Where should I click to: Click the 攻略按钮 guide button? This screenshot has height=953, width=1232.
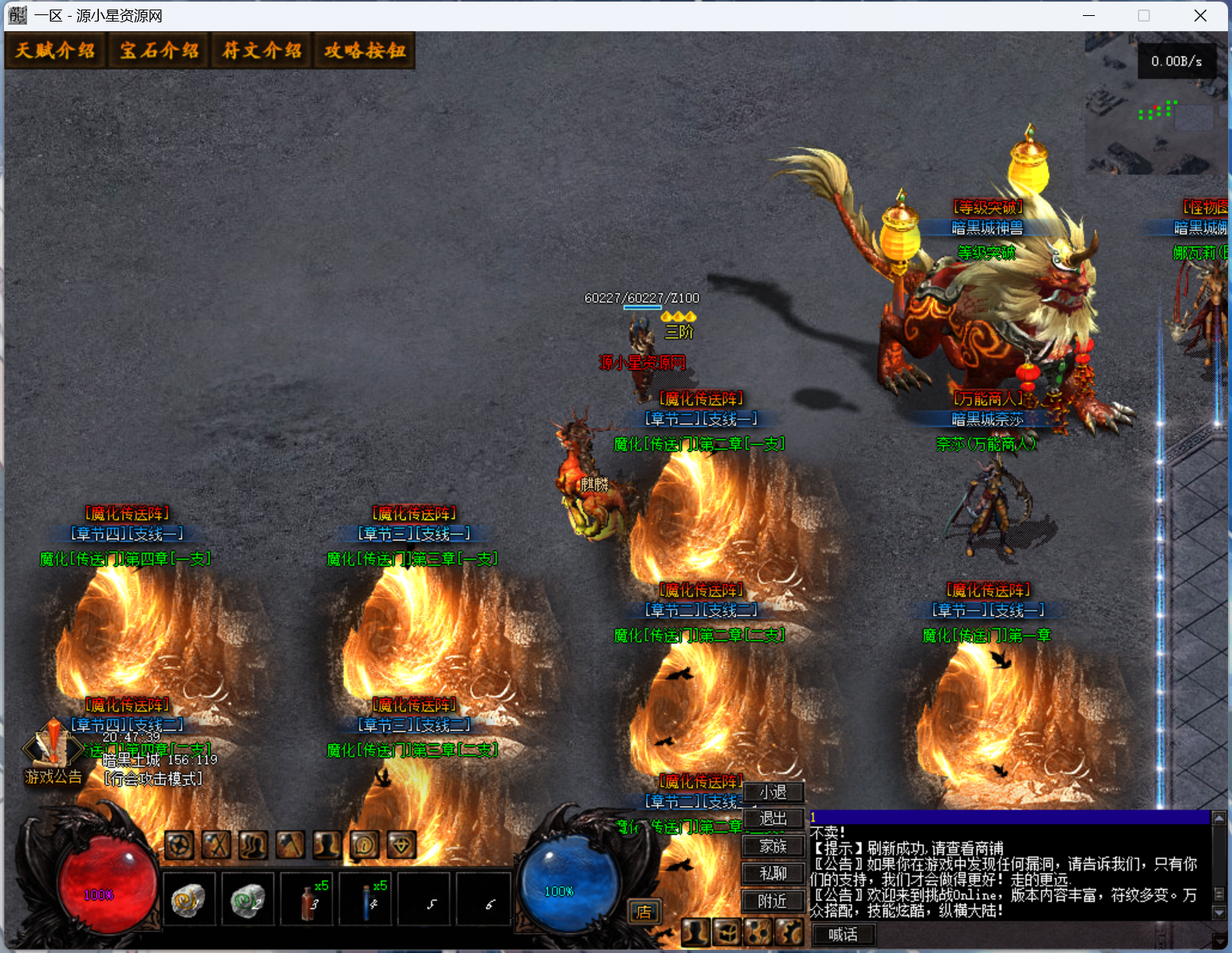(364, 51)
